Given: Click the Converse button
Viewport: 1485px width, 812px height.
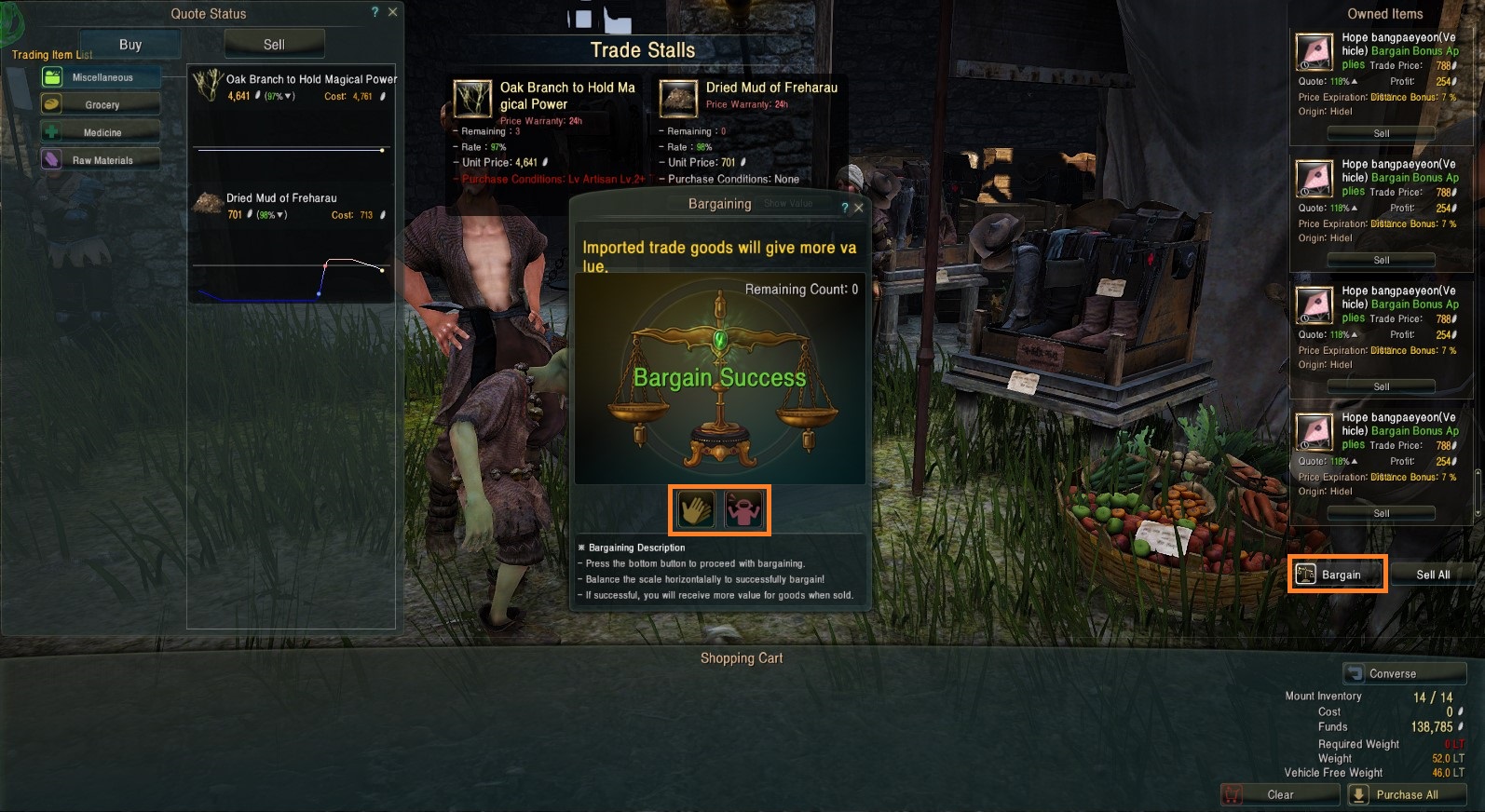Looking at the screenshot, I should (x=1404, y=673).
